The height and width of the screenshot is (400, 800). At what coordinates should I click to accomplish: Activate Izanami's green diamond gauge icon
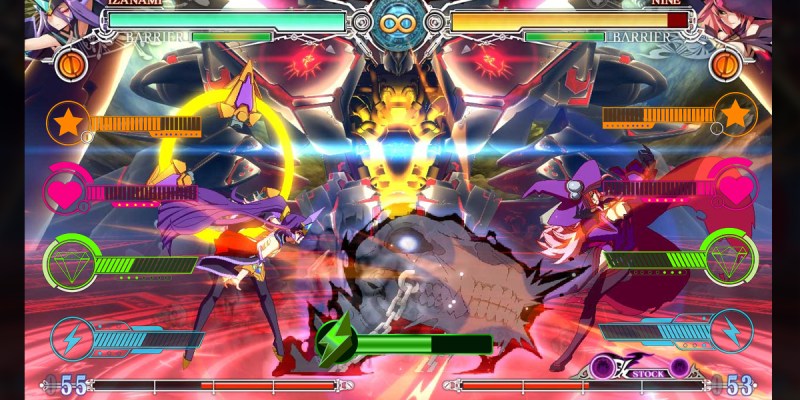point(69,263)
